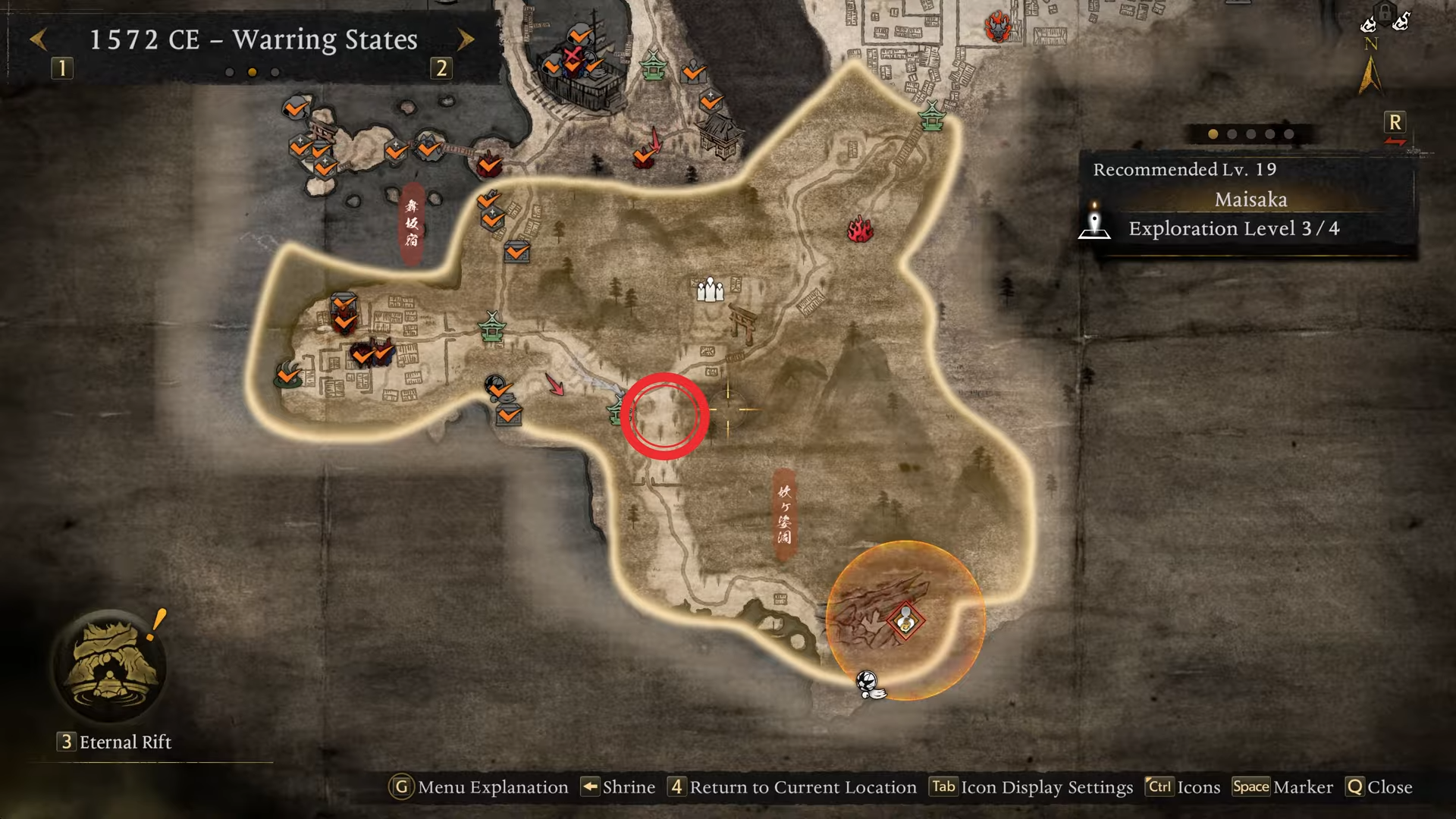Viewport: 1456px width, 819px height.
Task: Click the white creature icon near the coast
Action: coord(869,684)
